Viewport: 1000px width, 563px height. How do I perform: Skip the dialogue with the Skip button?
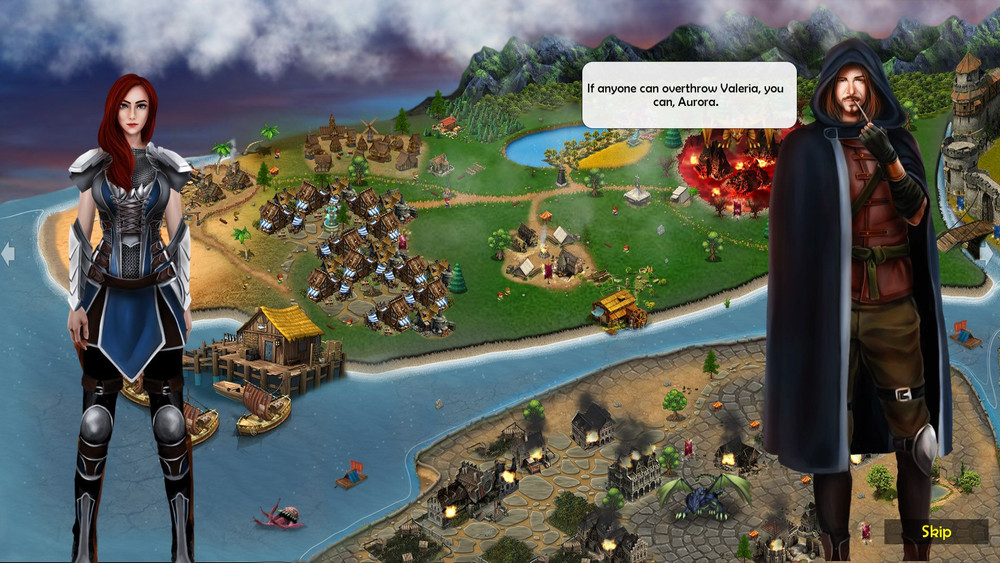pyautogui.click(x=936, y=531)
